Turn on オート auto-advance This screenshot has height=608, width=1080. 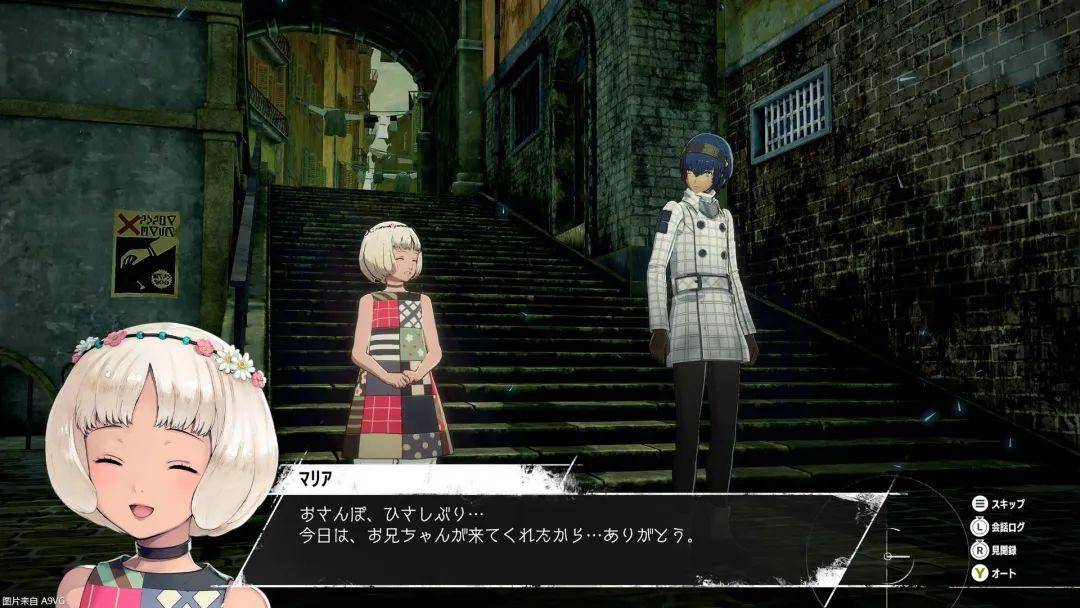(994, 574)
